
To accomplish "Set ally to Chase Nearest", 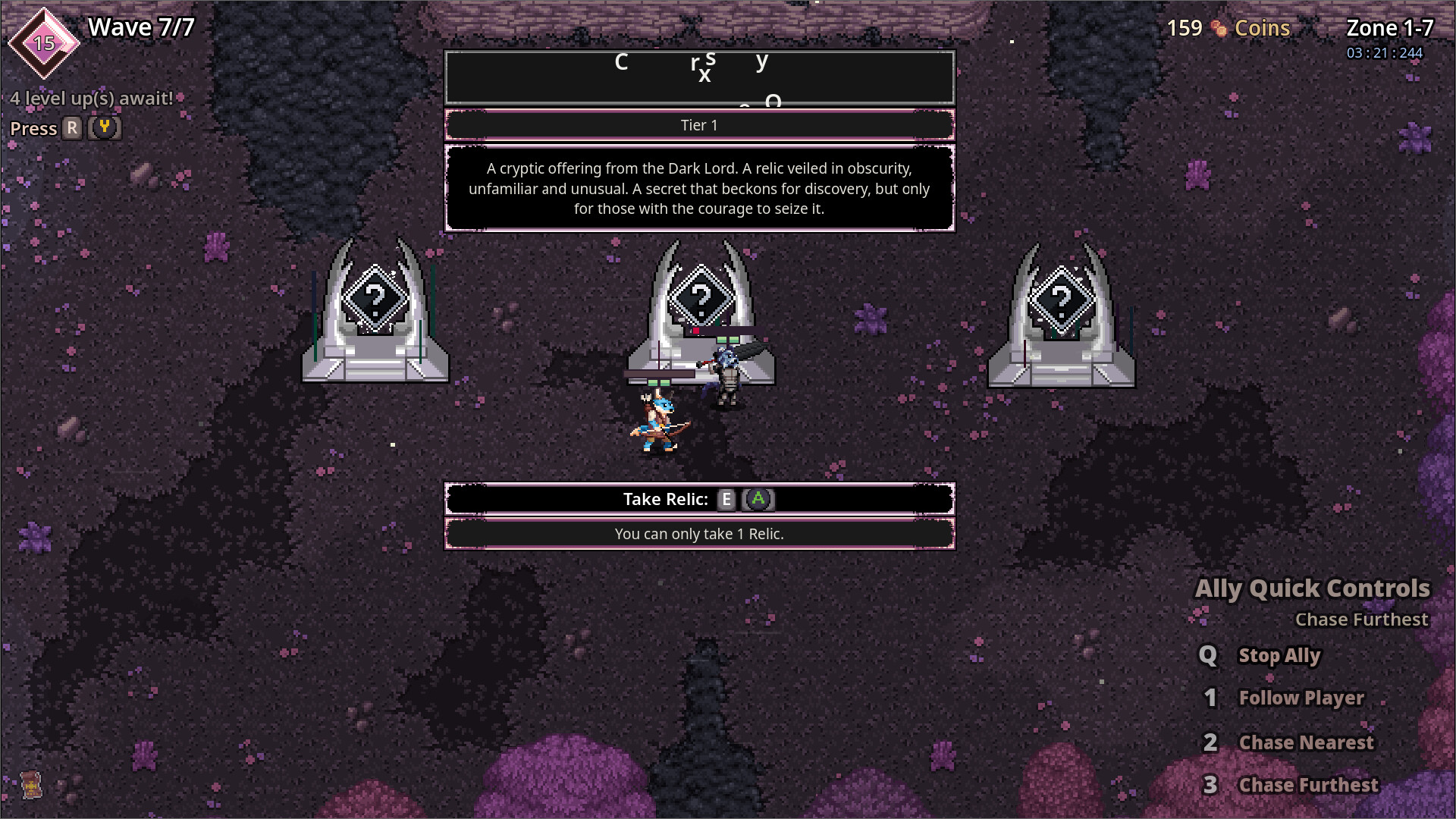I will point(1305,742).
